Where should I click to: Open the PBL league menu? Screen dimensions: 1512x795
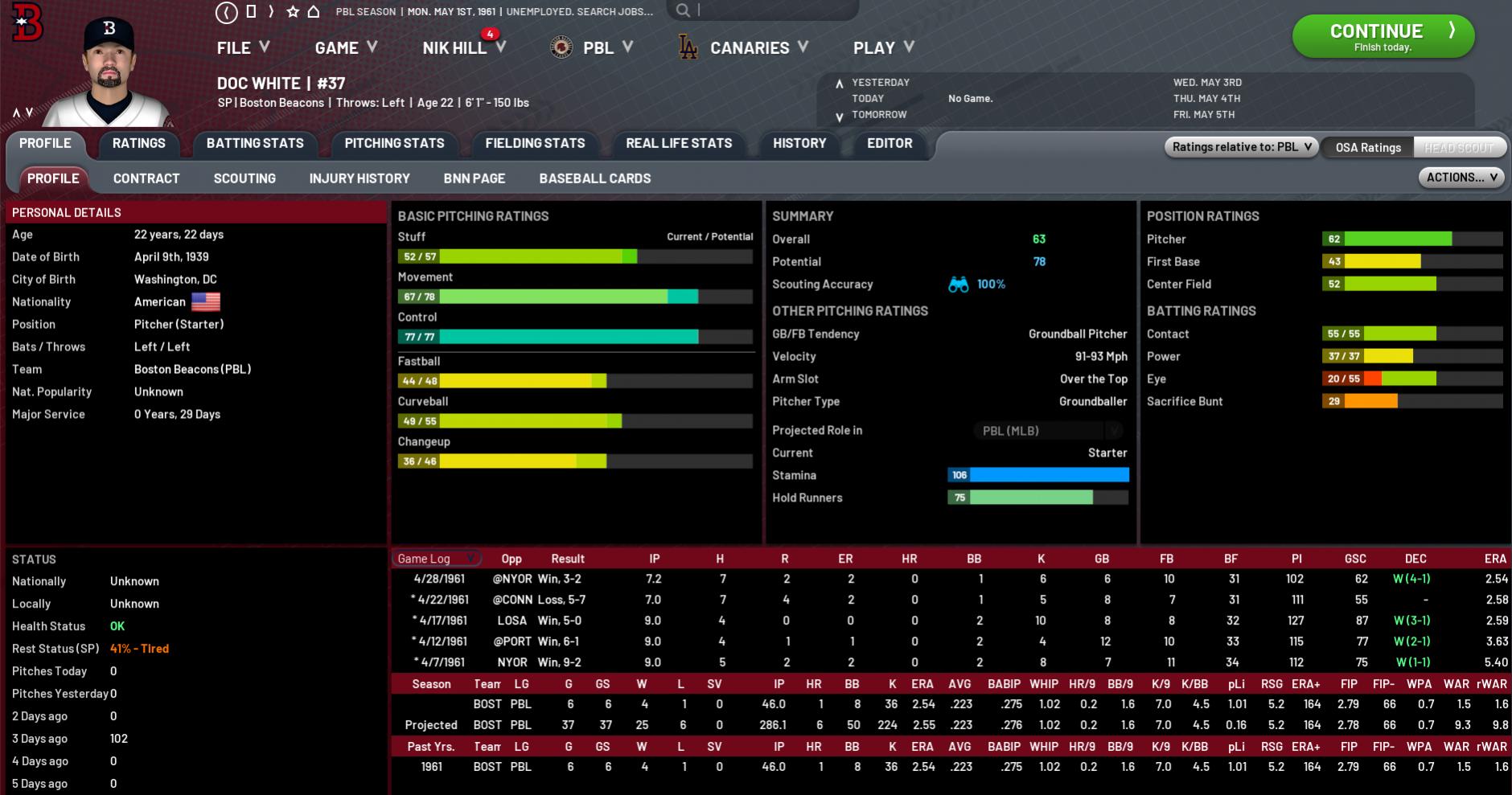coord(594,48)
